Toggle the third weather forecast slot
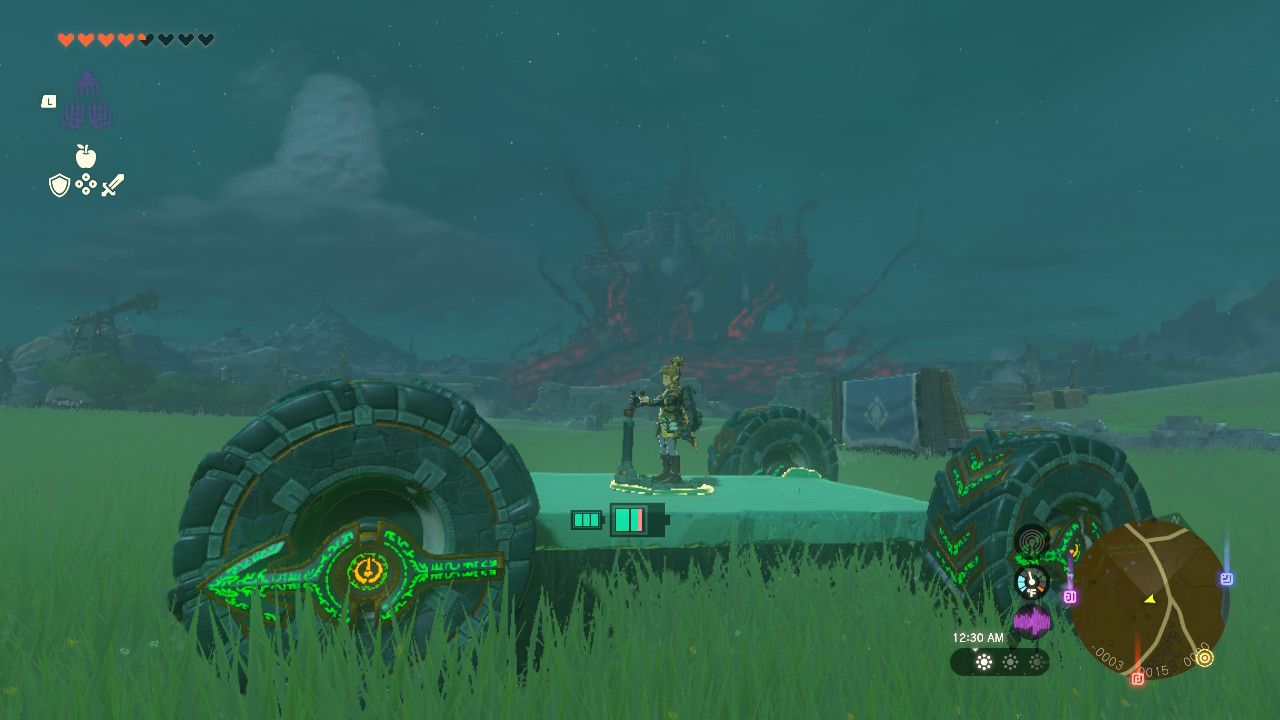The height and width of the screenshot is (720, 1280). 1036,661
